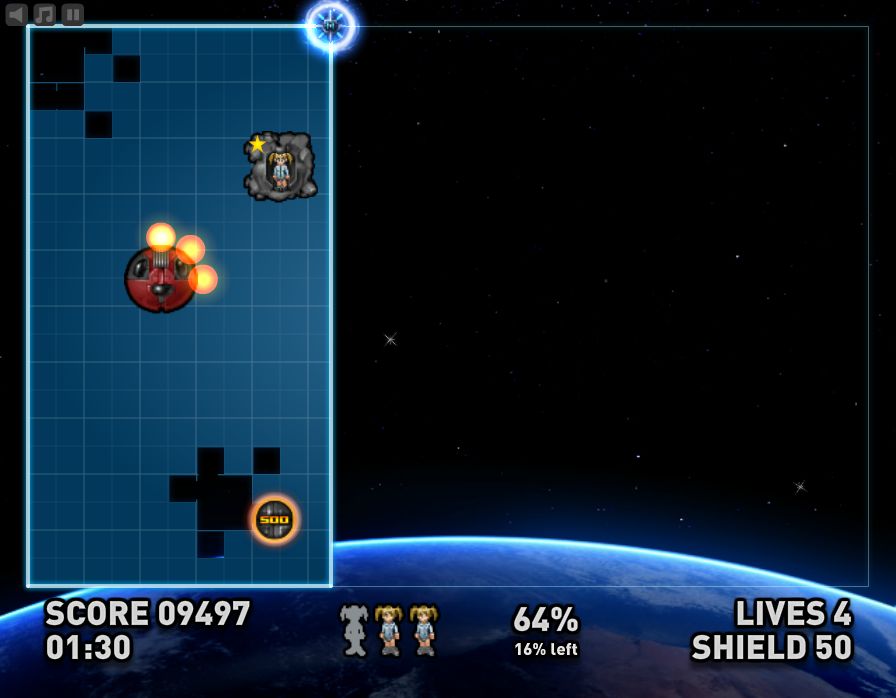Toggle the music note button

[45, 14]
